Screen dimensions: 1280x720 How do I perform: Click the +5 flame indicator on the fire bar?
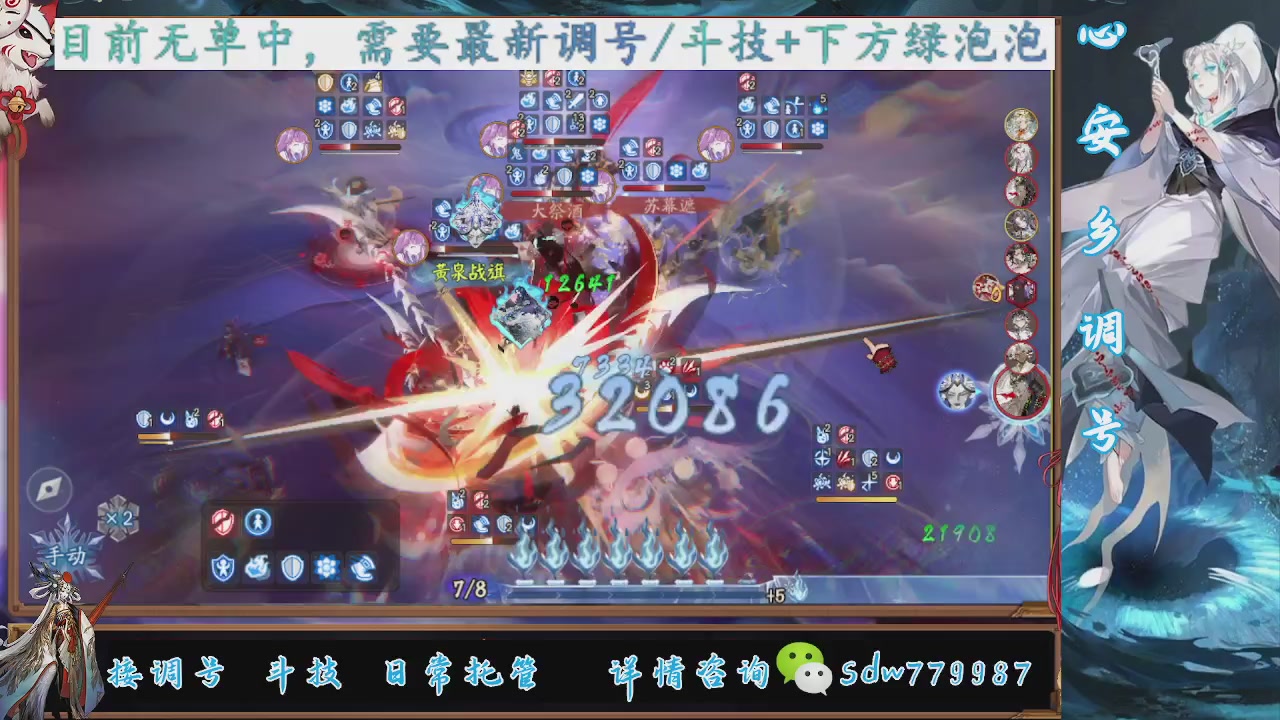click(x=776, y=593)
